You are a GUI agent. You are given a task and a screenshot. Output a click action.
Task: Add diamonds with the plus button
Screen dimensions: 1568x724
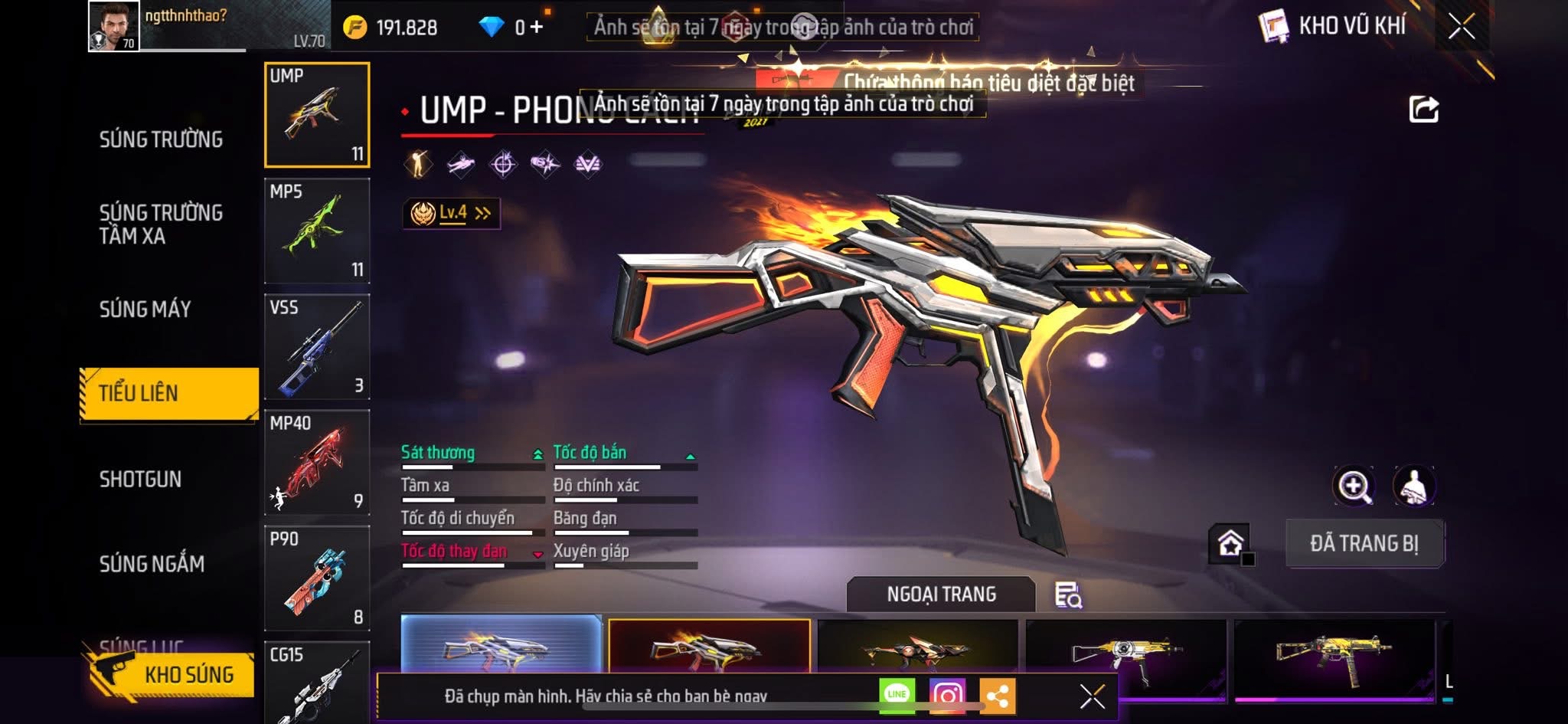537,28
